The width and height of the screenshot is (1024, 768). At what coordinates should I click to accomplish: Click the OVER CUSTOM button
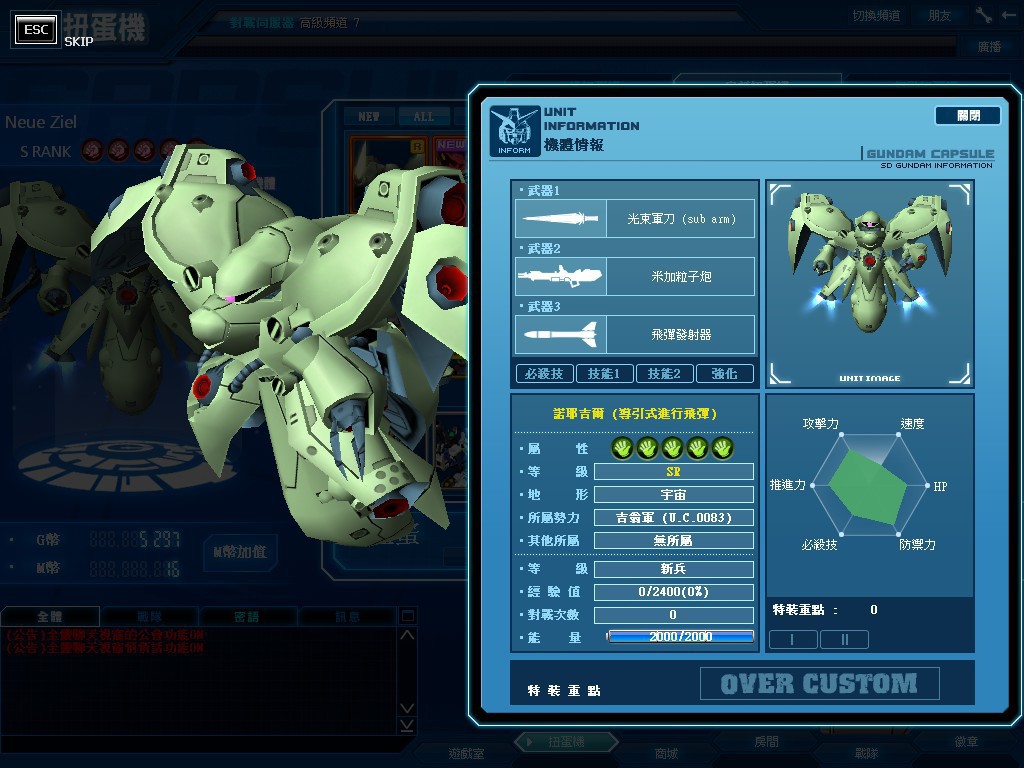(819, 684)
